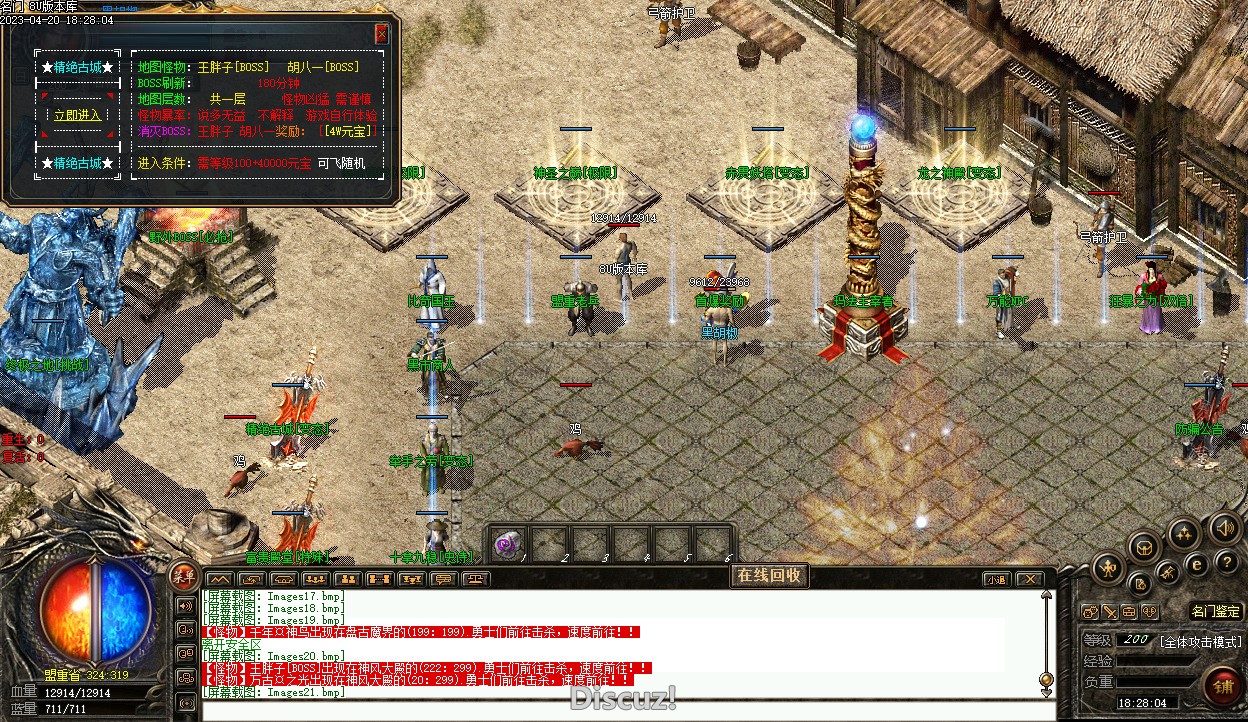Open the 名门鉴定 appraisal button
The width and height of the screenshot is (1248, 722).
click(1216, 611)
